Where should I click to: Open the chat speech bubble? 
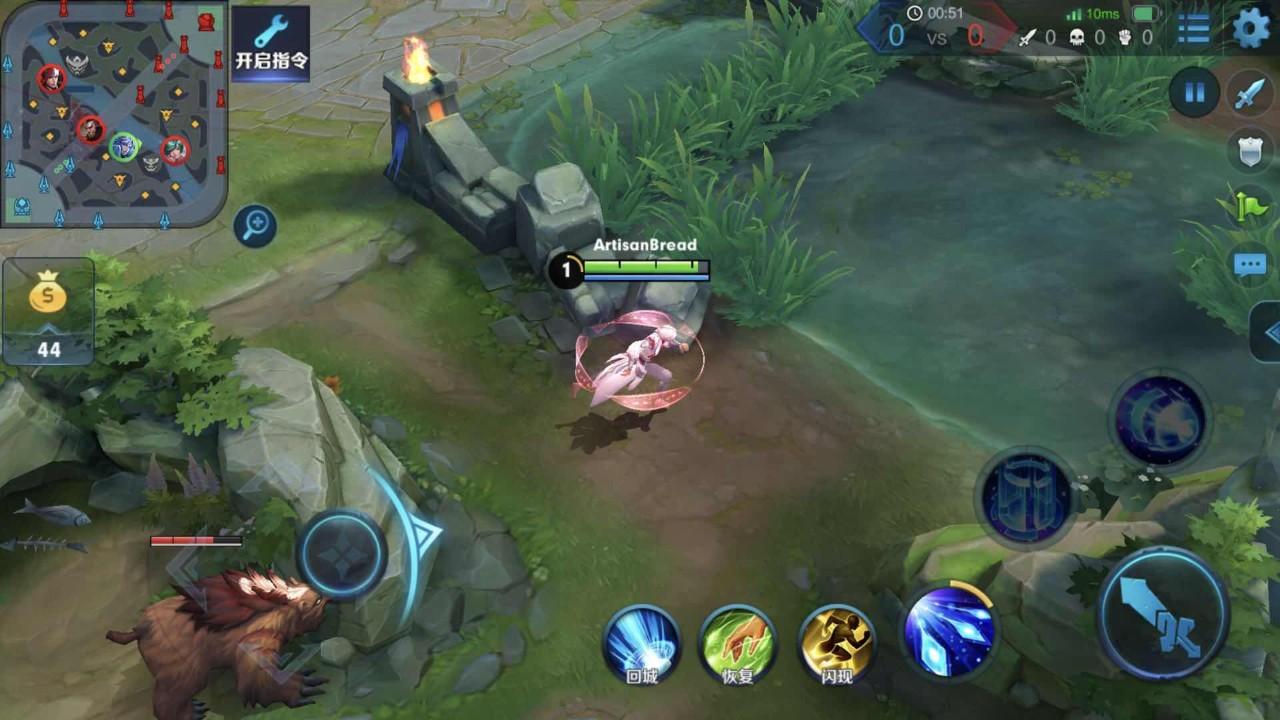point(1250,265)
